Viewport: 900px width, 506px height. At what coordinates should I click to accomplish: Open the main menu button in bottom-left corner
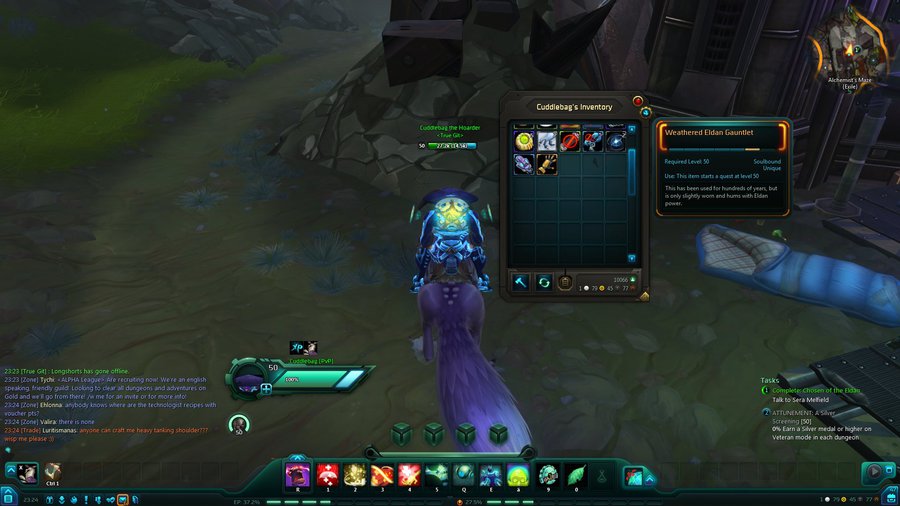pyautogui.click(x=8, y=497)
